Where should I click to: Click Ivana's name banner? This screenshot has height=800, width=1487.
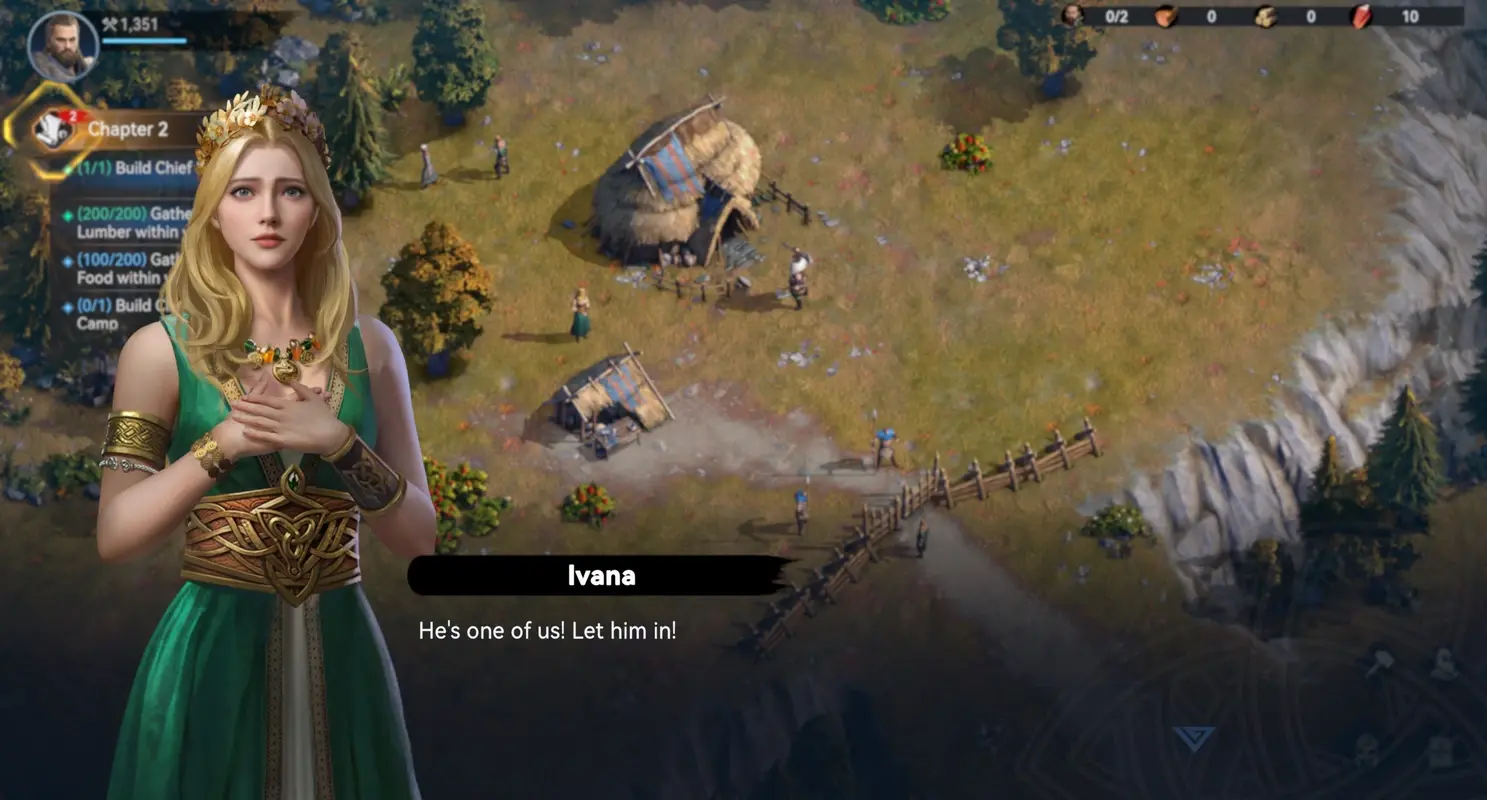click(597, 575)
